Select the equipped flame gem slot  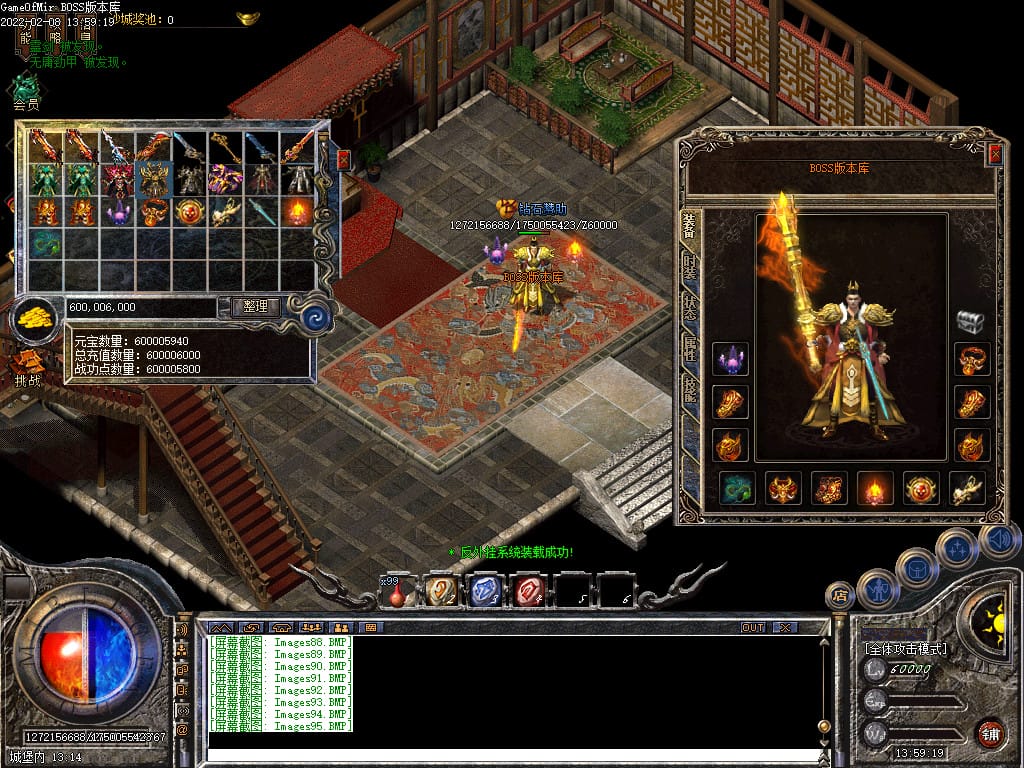[875, 488]
